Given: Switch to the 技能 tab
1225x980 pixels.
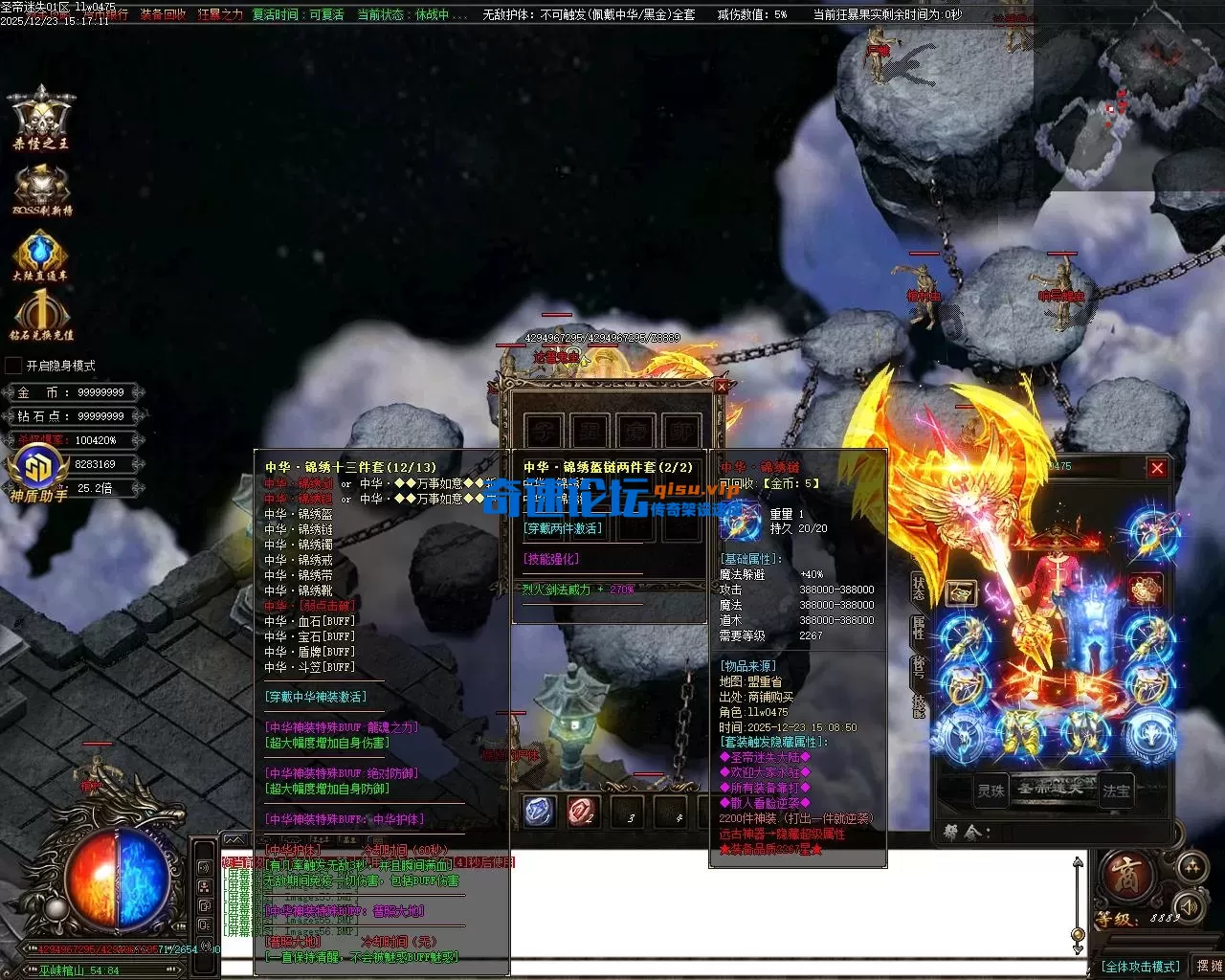Looking at the screenshot, I should [x=919, y=703].
